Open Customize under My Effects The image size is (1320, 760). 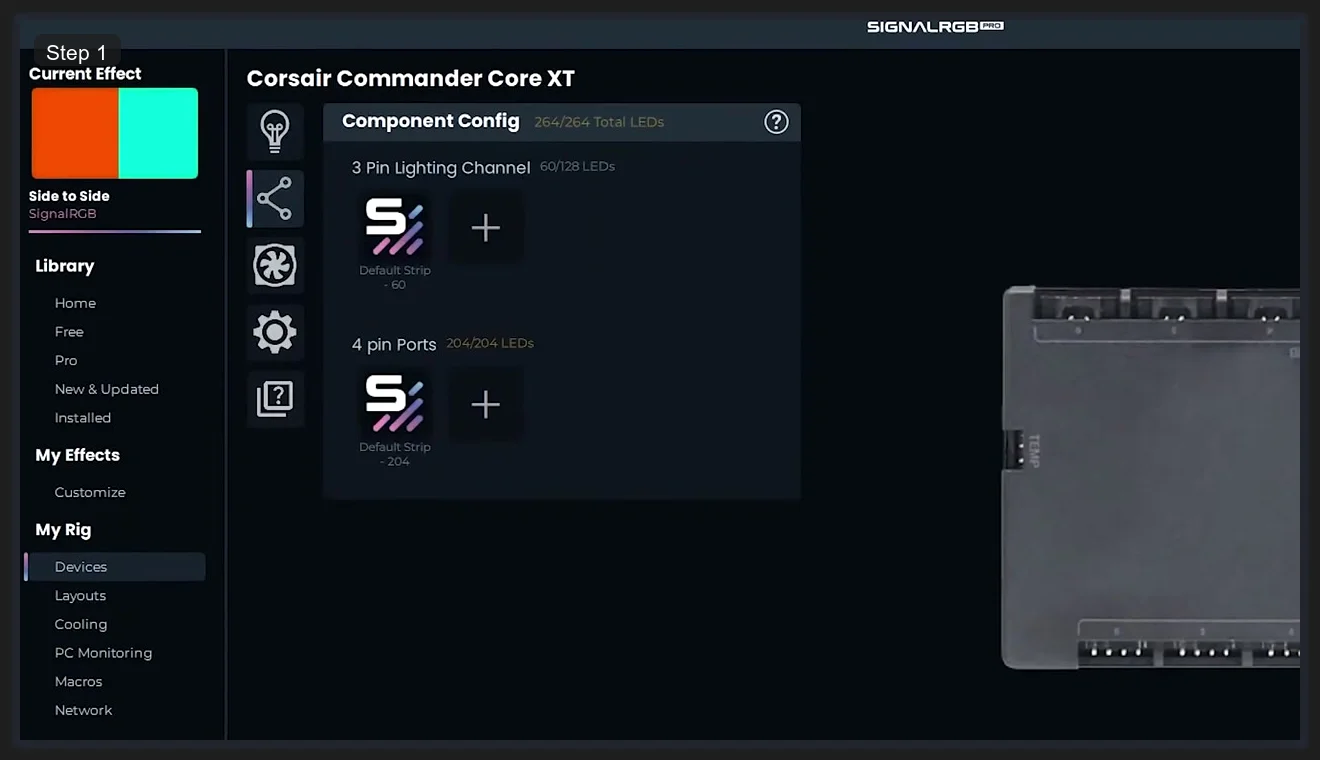[90, 492]
